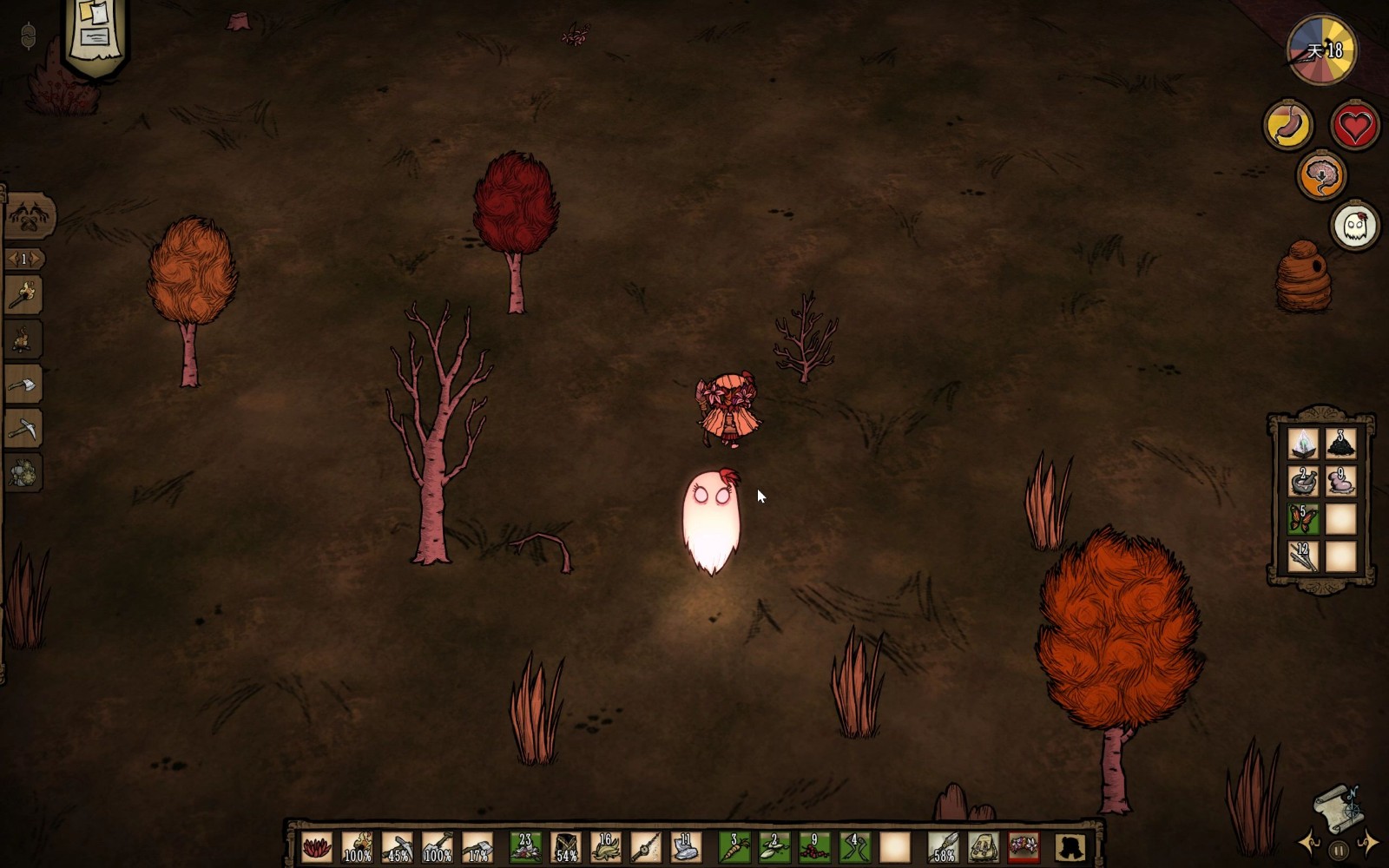Select the torch crafting shortcut

coord(23,295)
